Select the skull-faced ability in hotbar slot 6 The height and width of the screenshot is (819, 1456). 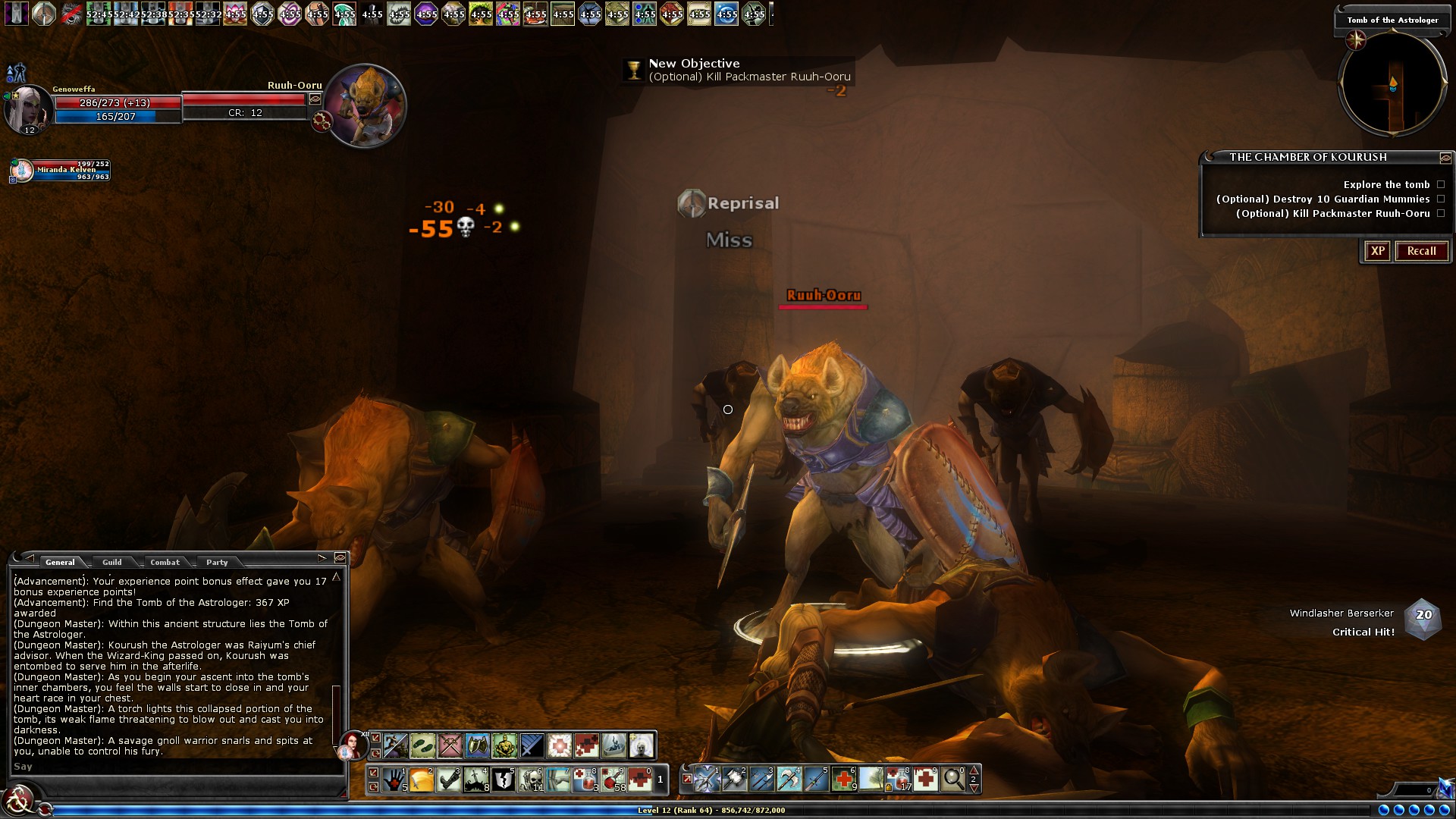[530, 780]
